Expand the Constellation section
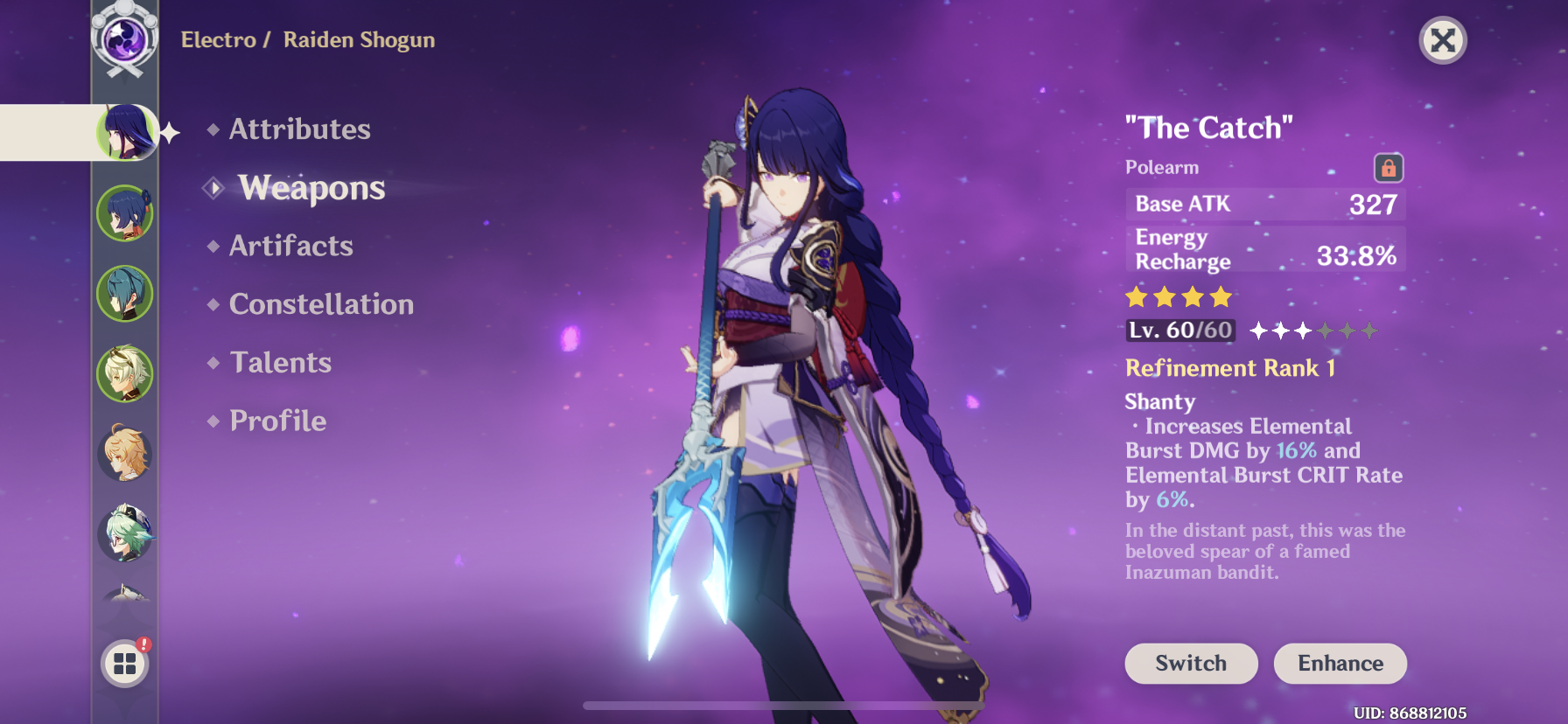 [320, 304]
